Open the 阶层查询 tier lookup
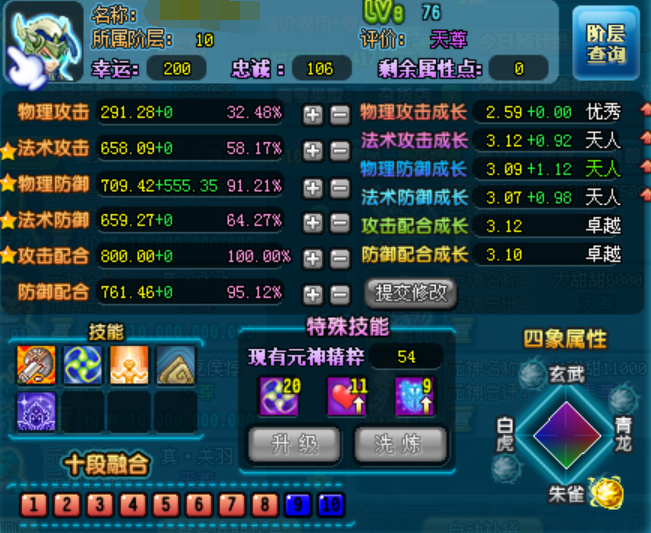 click(606, 43)
